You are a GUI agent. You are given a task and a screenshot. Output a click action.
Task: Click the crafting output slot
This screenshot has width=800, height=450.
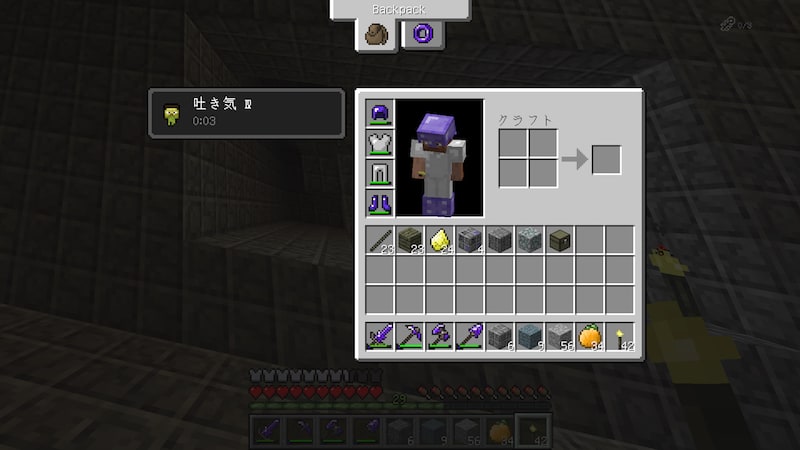pyautogui.click(x=606, y=159)
